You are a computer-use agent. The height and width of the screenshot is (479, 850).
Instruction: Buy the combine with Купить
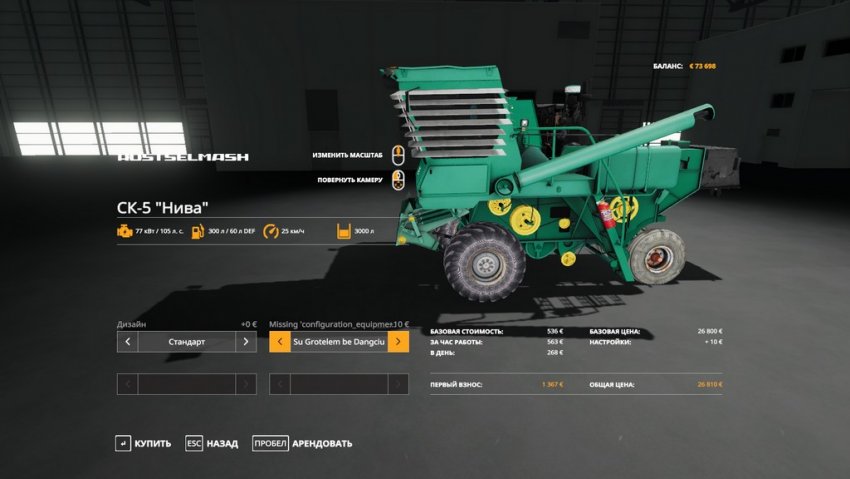tap(143, 443)
